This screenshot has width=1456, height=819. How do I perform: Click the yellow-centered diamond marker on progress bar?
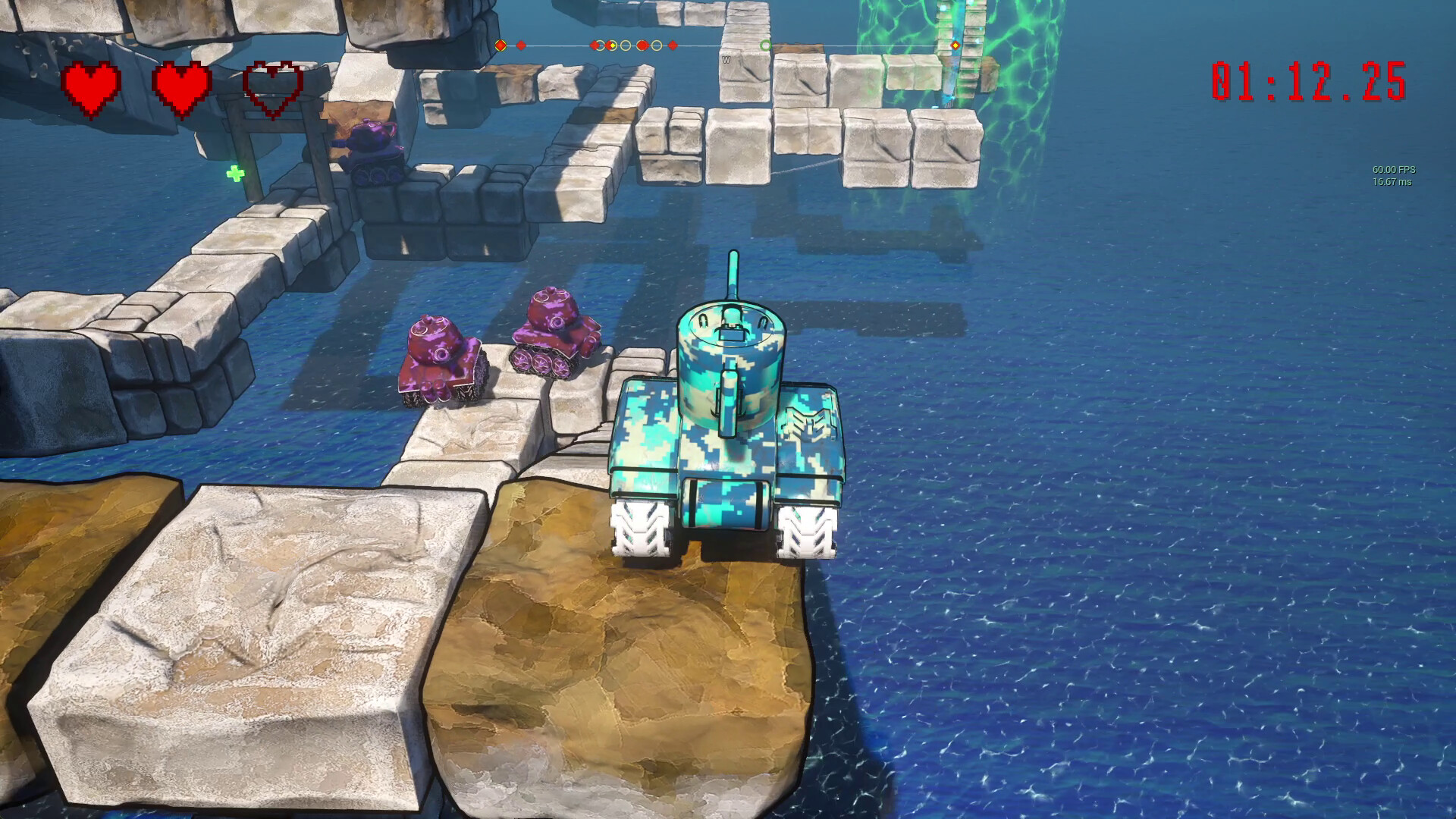tap(612, 45)
